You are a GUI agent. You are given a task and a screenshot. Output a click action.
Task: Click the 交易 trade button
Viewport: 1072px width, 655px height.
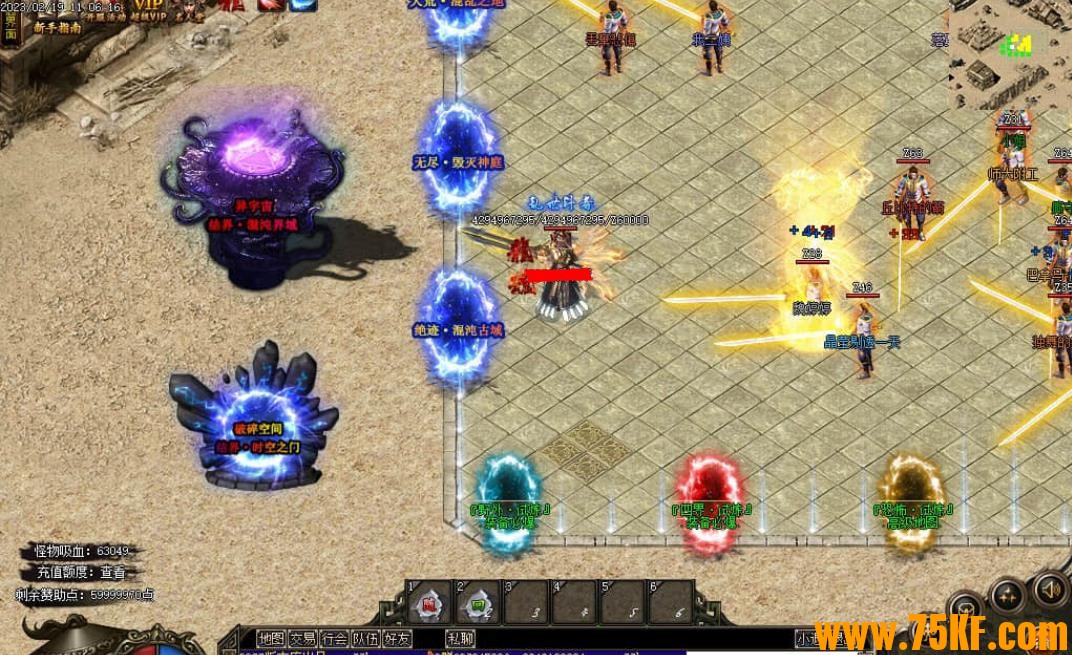tap(303, 638)
